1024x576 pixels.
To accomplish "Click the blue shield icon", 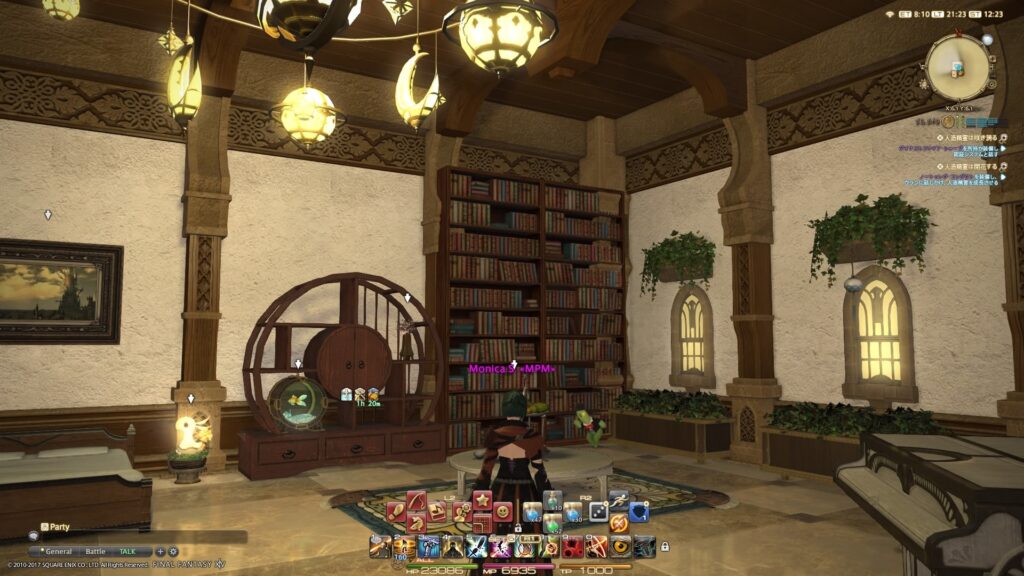I will point(638,512).
